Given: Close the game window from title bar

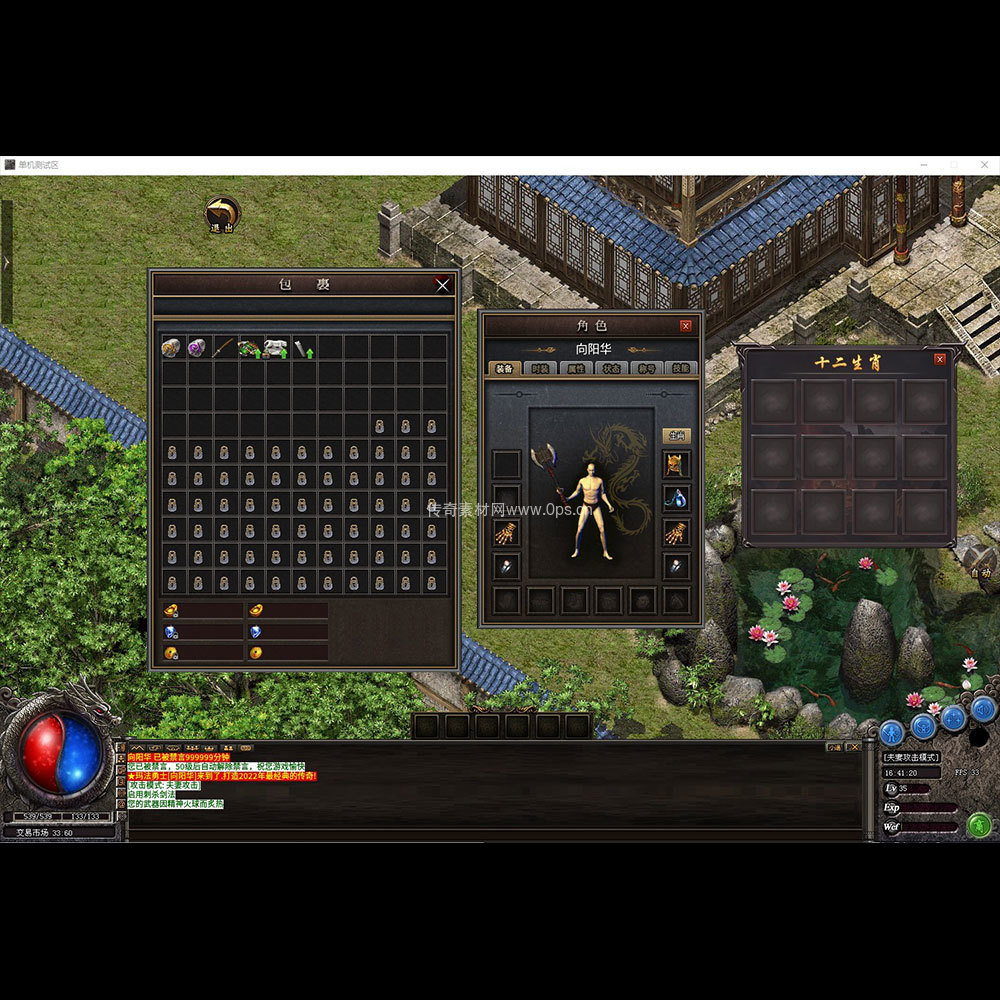Looking at the screenshot, I should 983,165.
